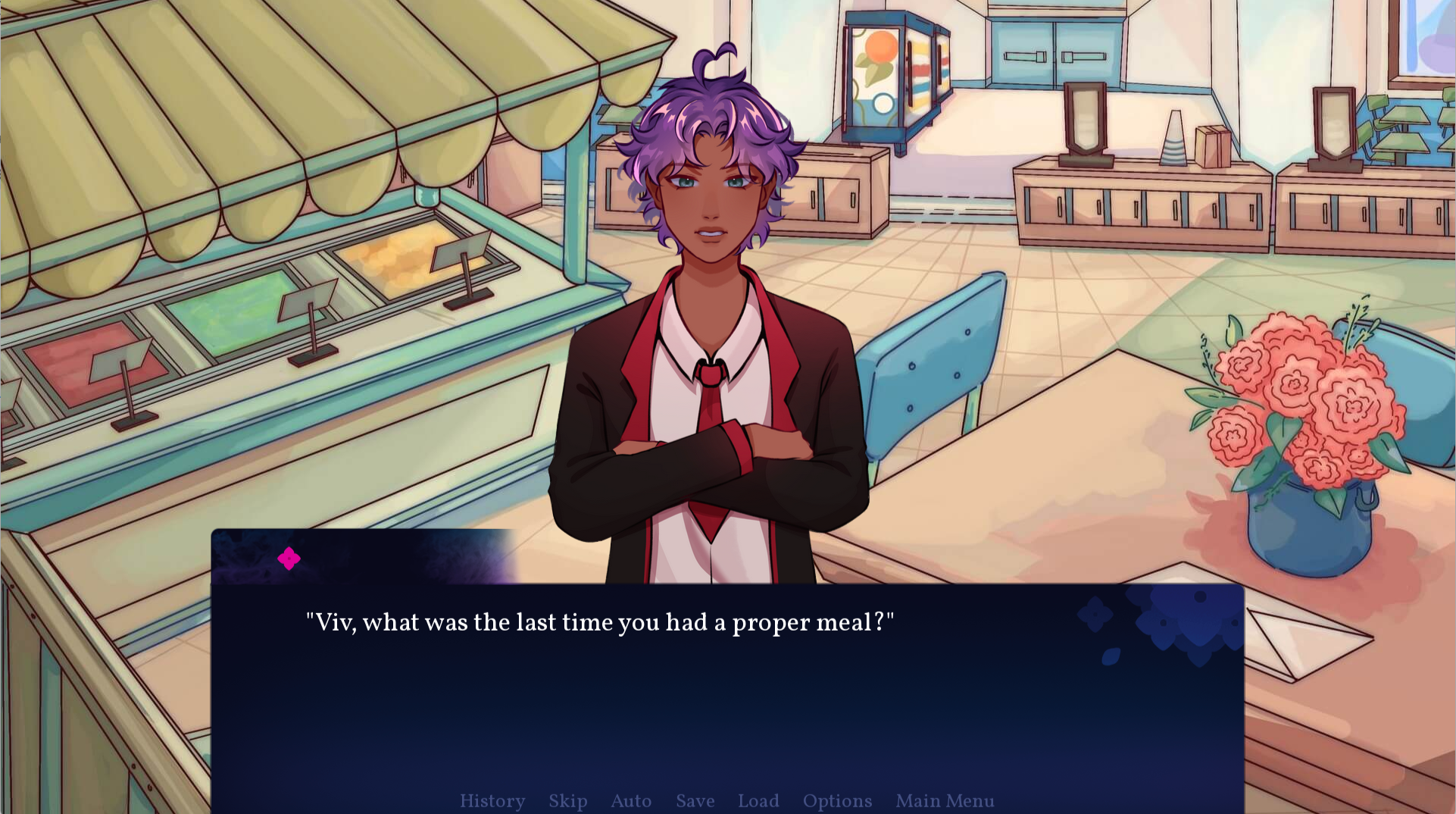Toggle Auto text advance
Viewport: 1456px width, 814px height.
pos(631,801)
